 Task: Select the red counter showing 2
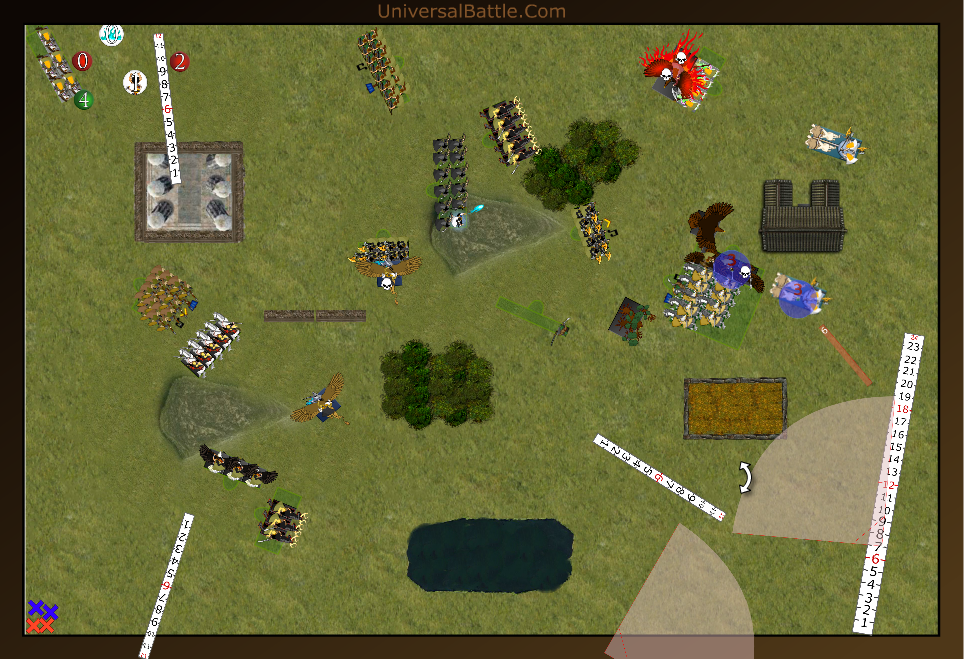pyautogui.click(x=179, y=62)
